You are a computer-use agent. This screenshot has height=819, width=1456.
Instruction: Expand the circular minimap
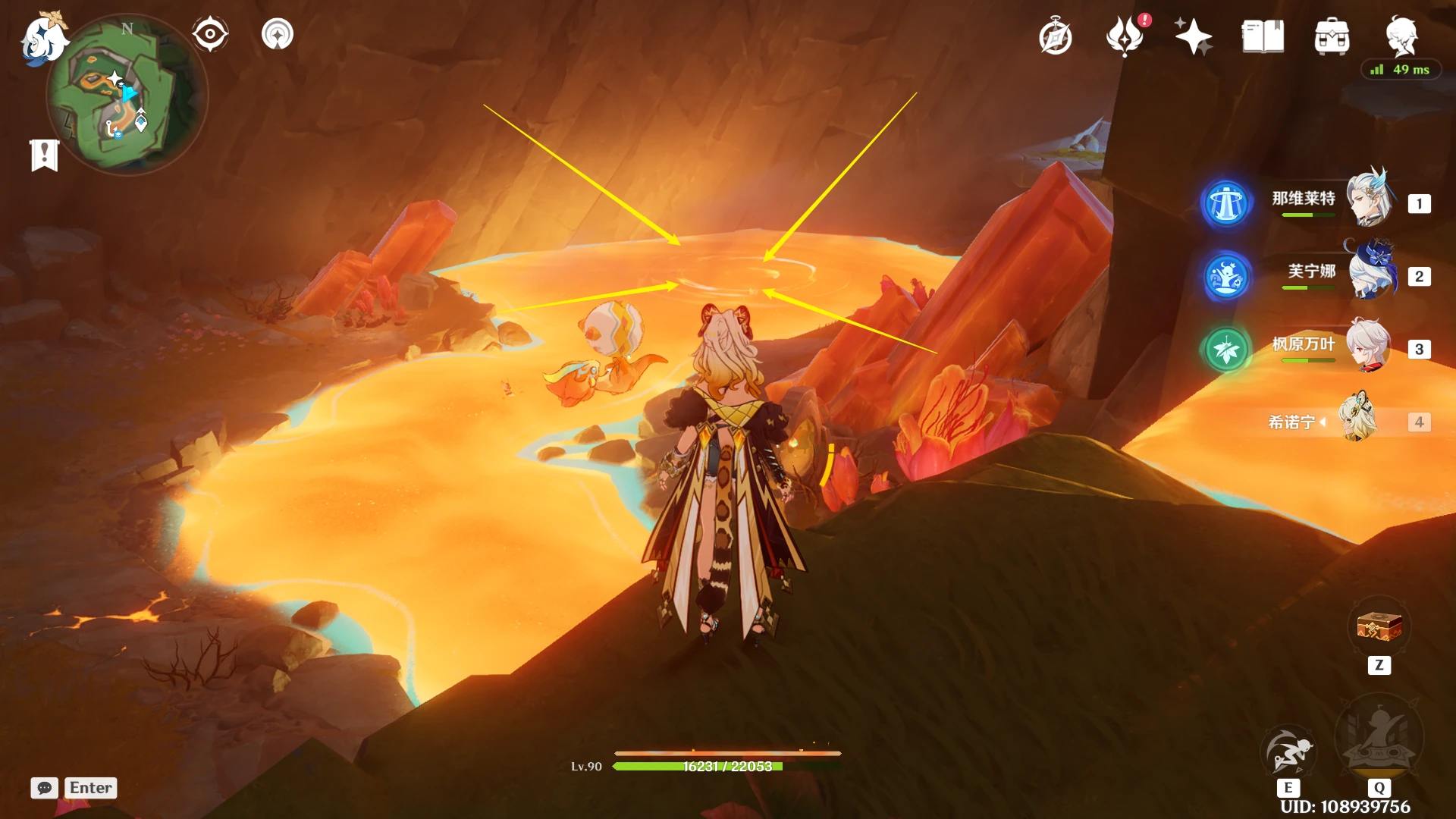pos(127,95)
